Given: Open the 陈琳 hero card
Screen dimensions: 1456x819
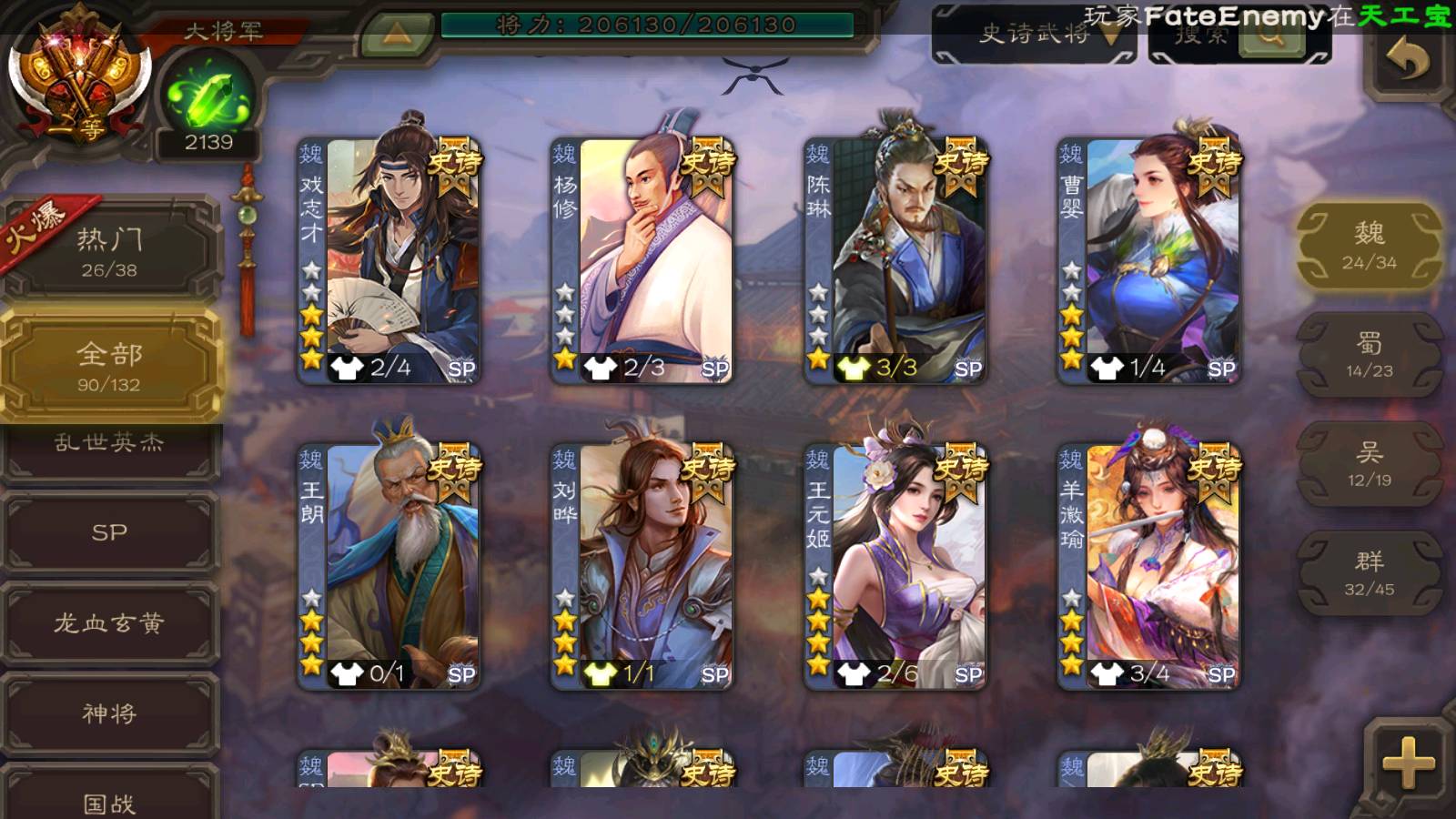Looking at the screenshot, I should coord(895,260).
